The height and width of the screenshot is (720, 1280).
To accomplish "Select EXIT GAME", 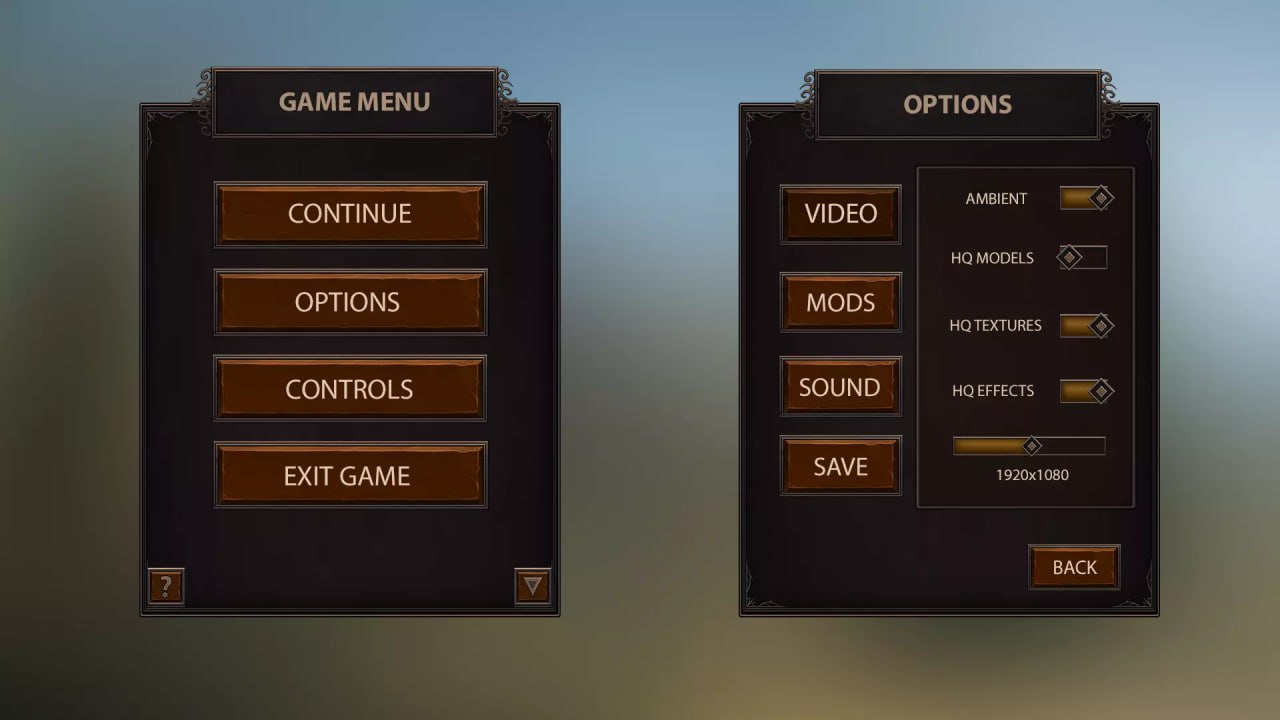I will point(349,475).
